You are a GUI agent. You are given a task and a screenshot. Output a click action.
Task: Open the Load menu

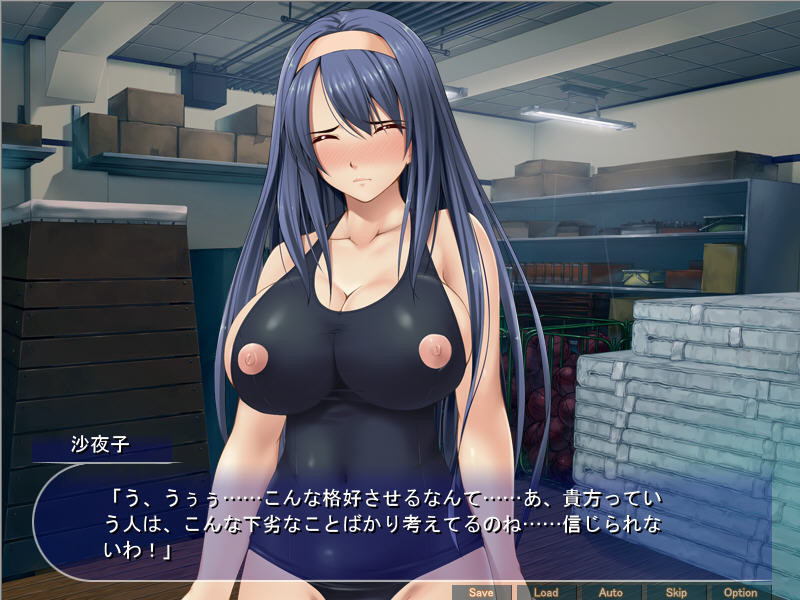(x=546, y=592)
